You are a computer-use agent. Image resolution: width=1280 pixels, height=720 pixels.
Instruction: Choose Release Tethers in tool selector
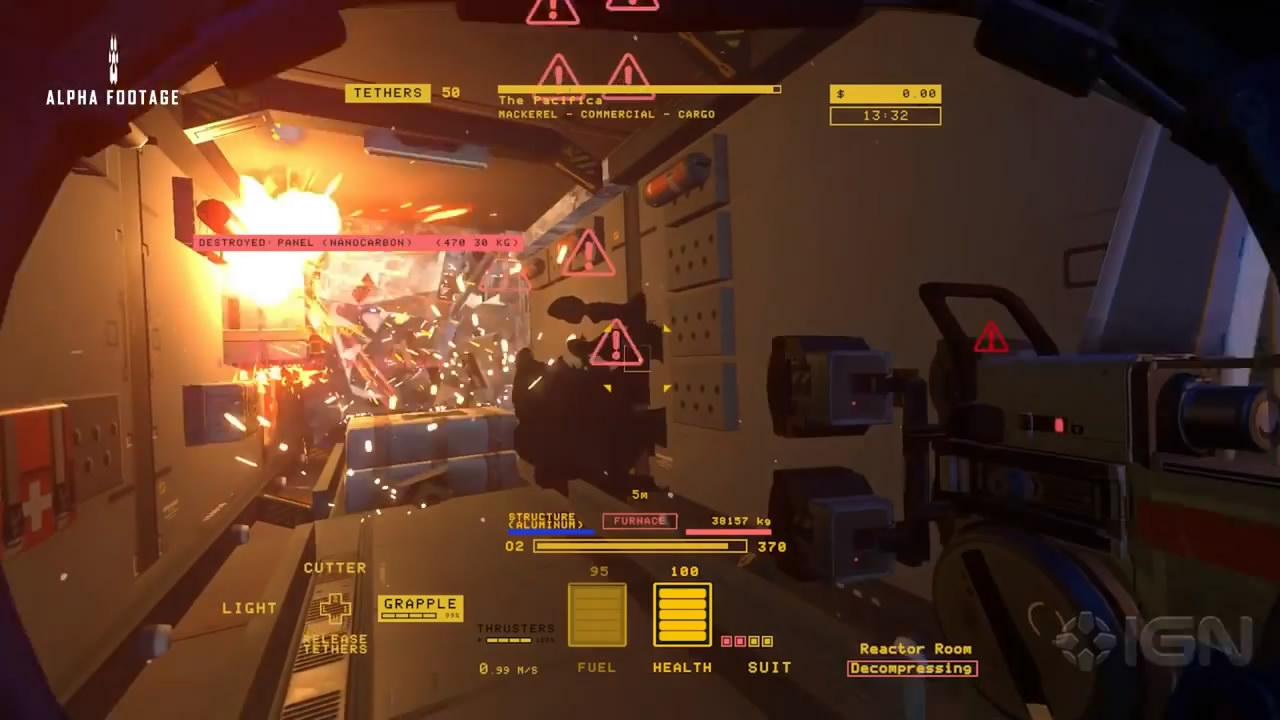point(335,644)
